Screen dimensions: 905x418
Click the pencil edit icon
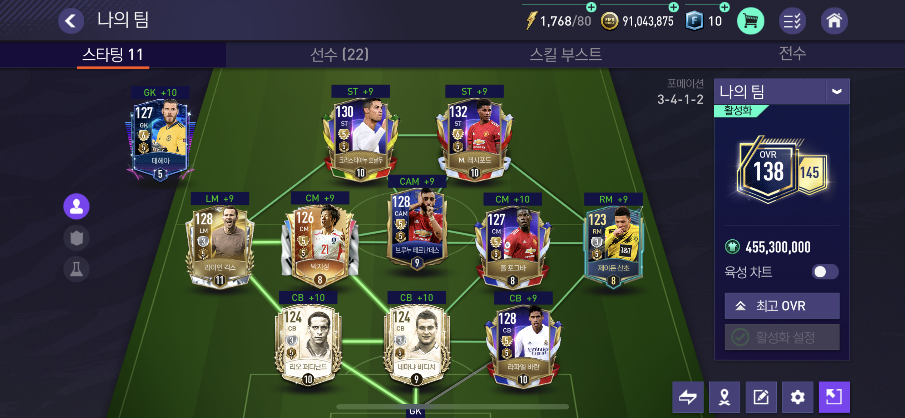[x=760, y=397]
